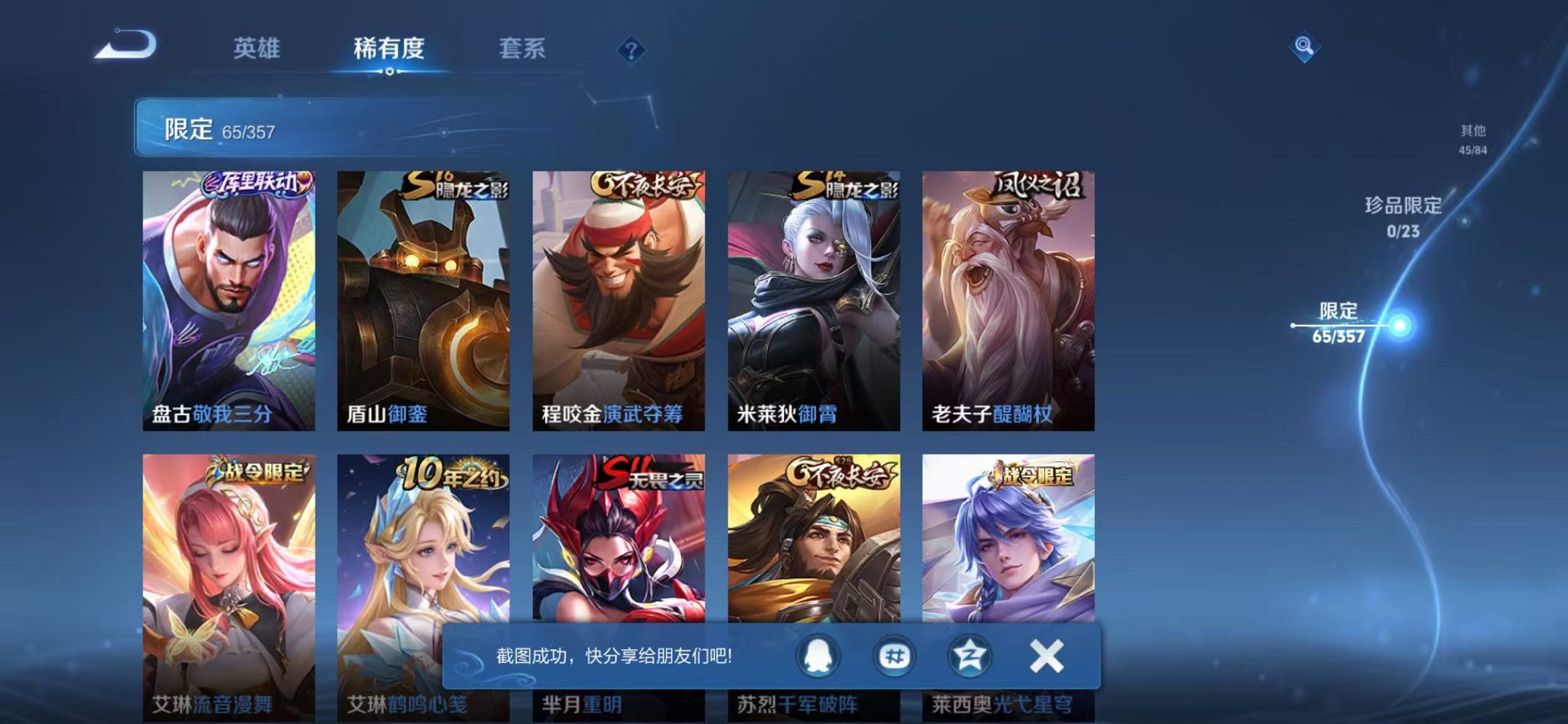Click the question mark help icon
The height and width of the screenshot is (724, 1568).
pyautogui.click(x=631, y=50)
